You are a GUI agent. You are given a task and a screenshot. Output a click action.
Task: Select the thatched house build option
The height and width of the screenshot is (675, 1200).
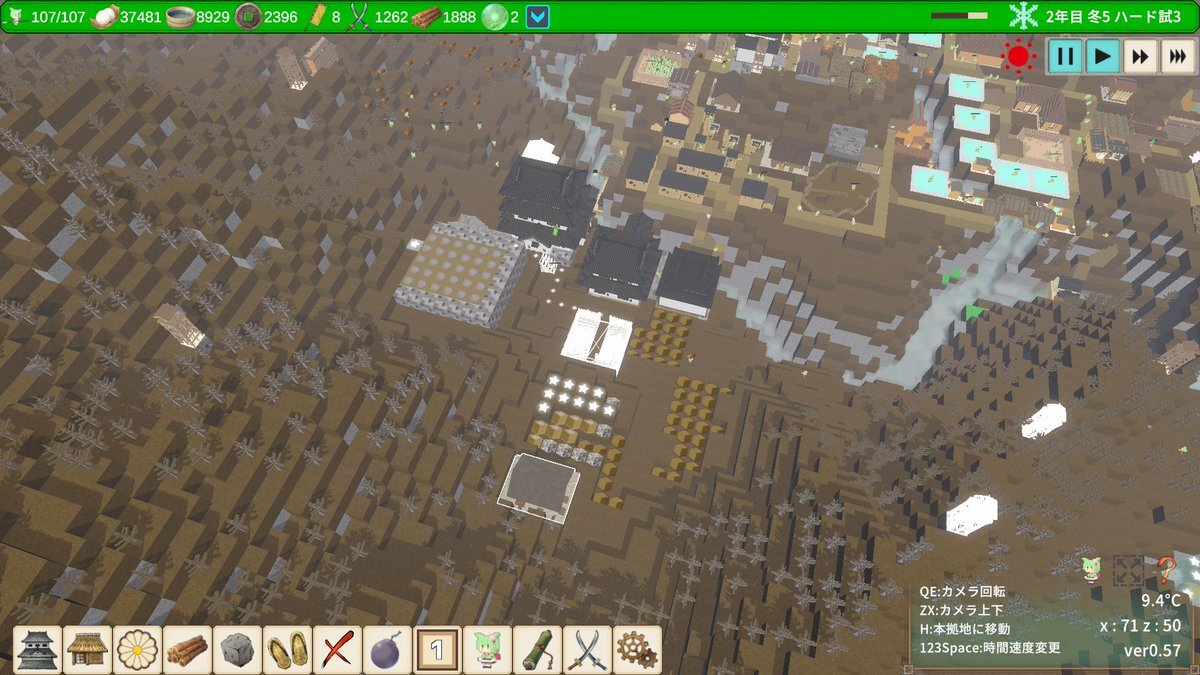88,650
